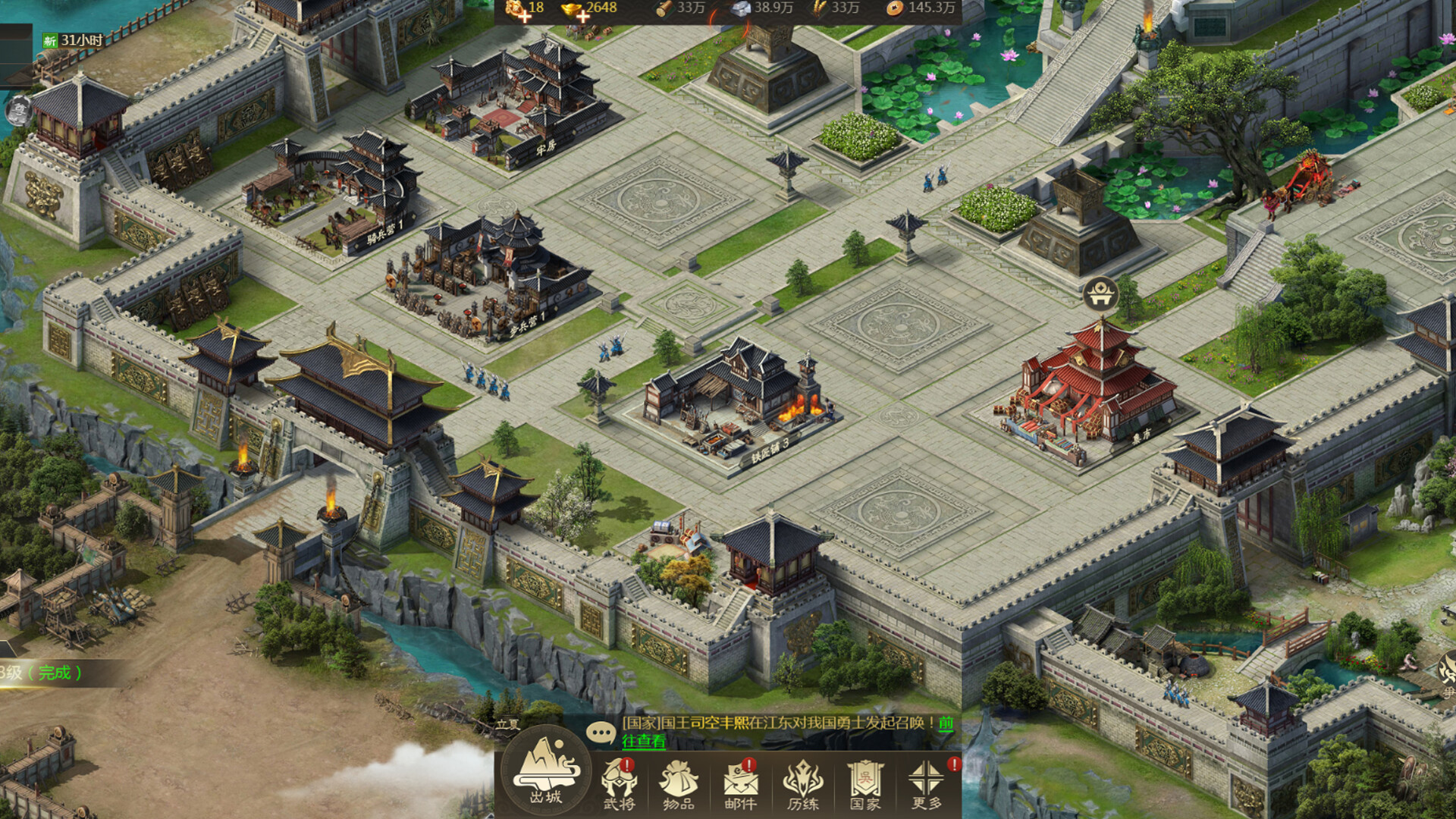Open the chat speech bubble icon
The image size is (1456, 819).
(x=601, y=732)
